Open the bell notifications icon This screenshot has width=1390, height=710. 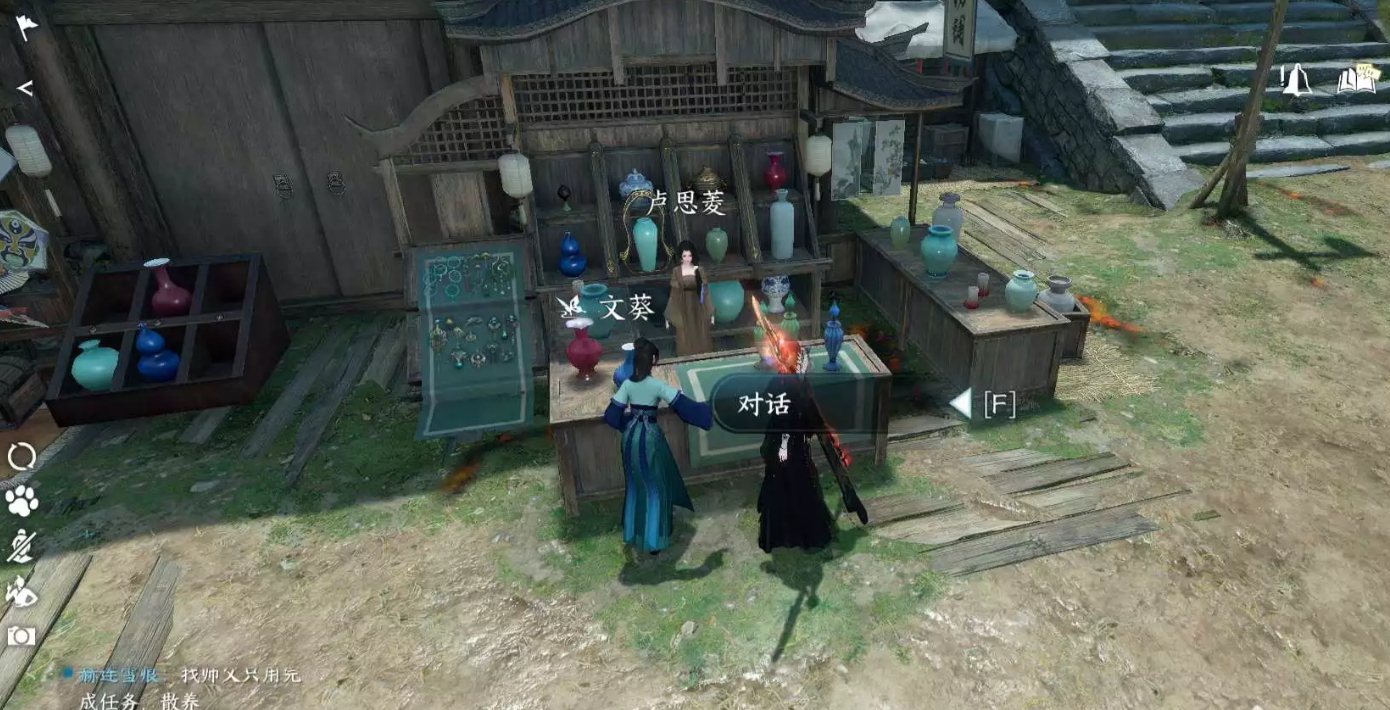1296,79
